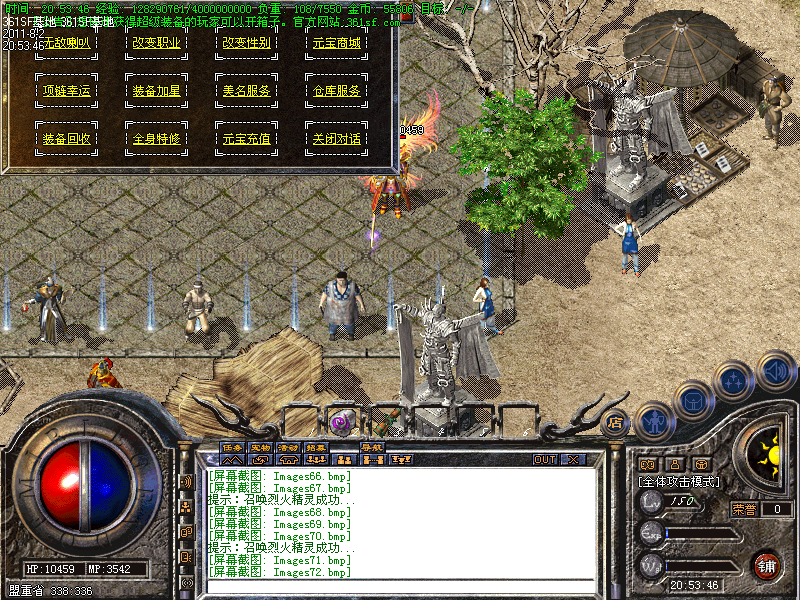Open the 装备加星 service
Viewport: 800px width, 600px height.
[x=156, y=91]
